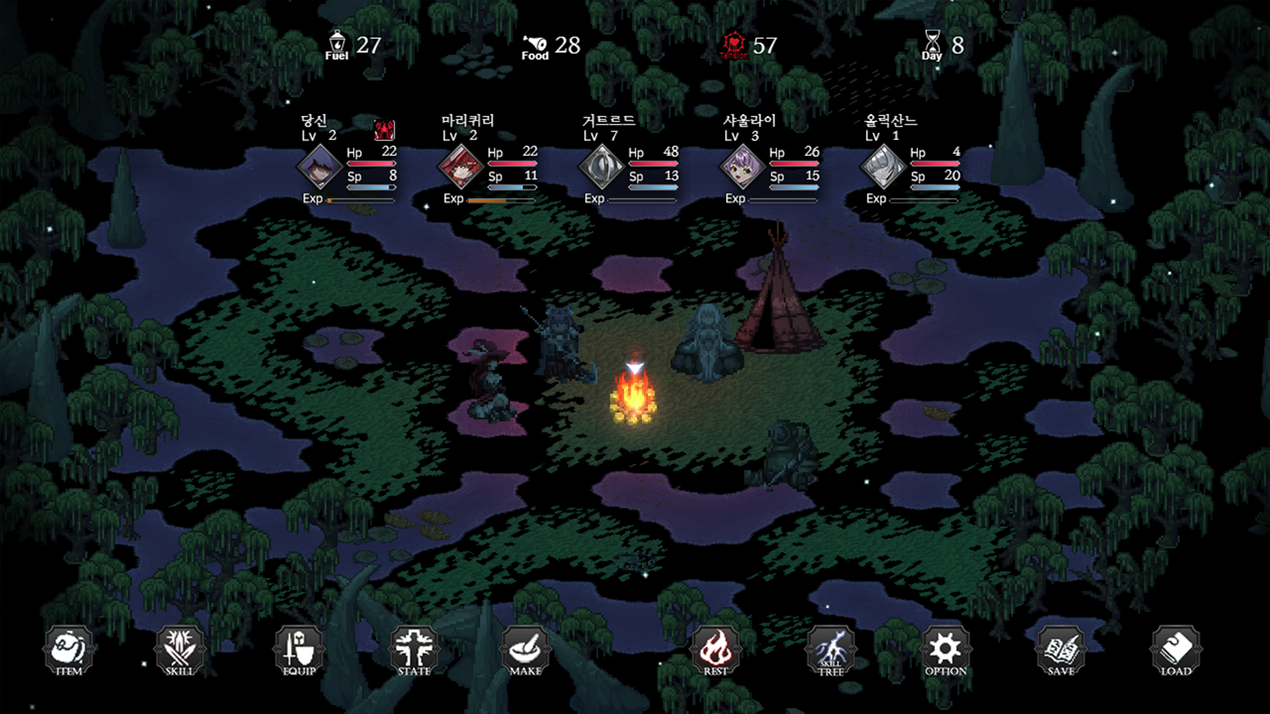This screenshot has width=1270, height=714.
Task: Open the SKILL menu
Action: 180,650
